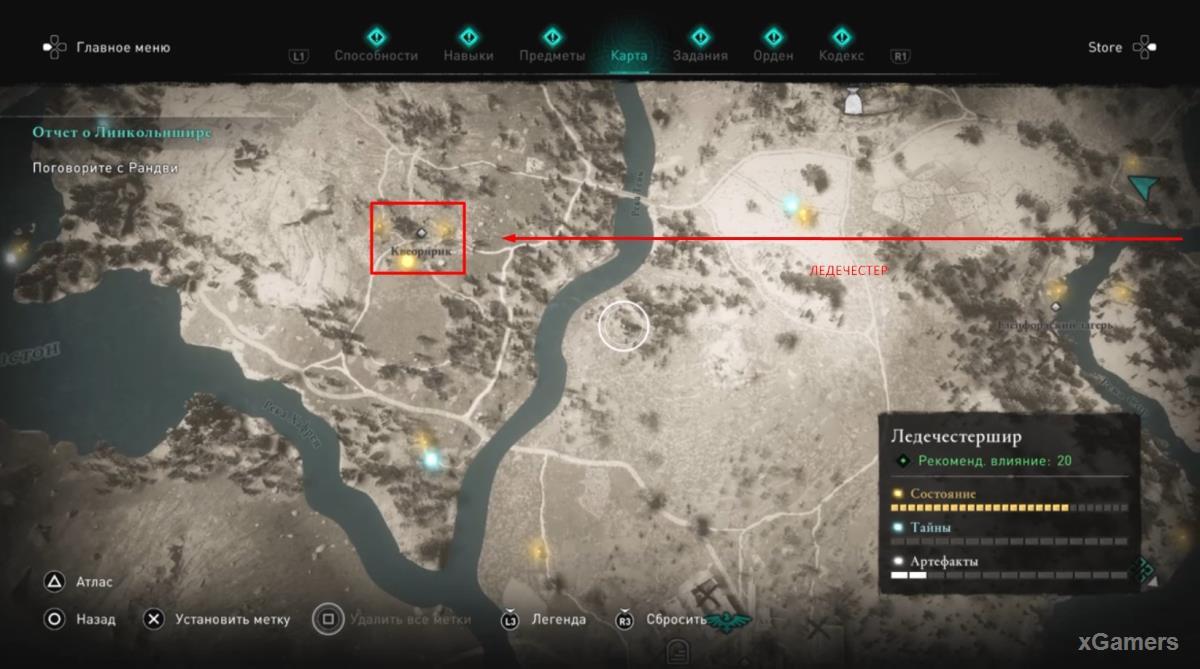Open the Атлас view
This screenshot has width=1200, height=669.
click(x=94, y=582)
